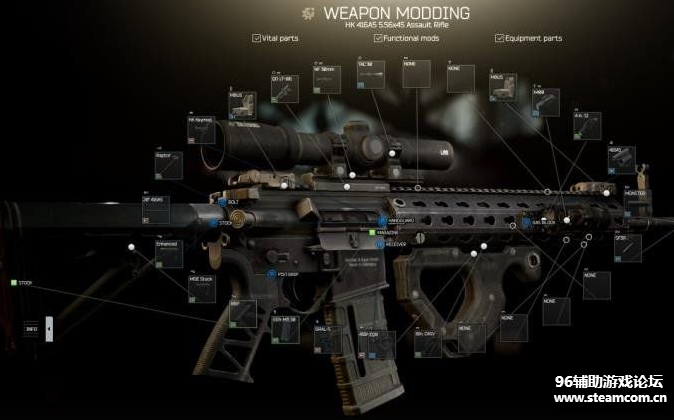
Task: Select the Enhanced buffer tube slot
Action: coord(169,254)
